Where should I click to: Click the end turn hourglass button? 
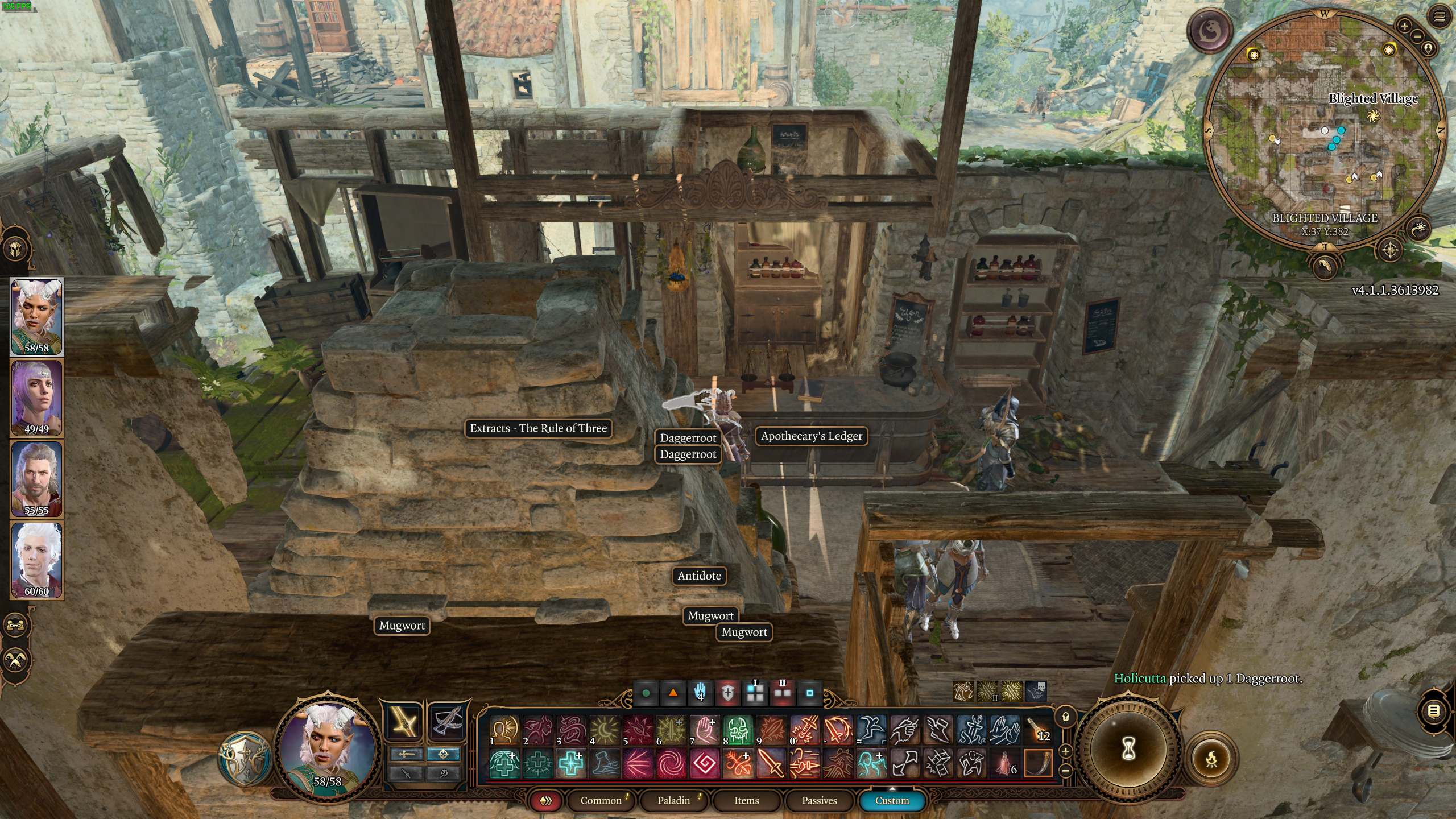pos(1128,749)
